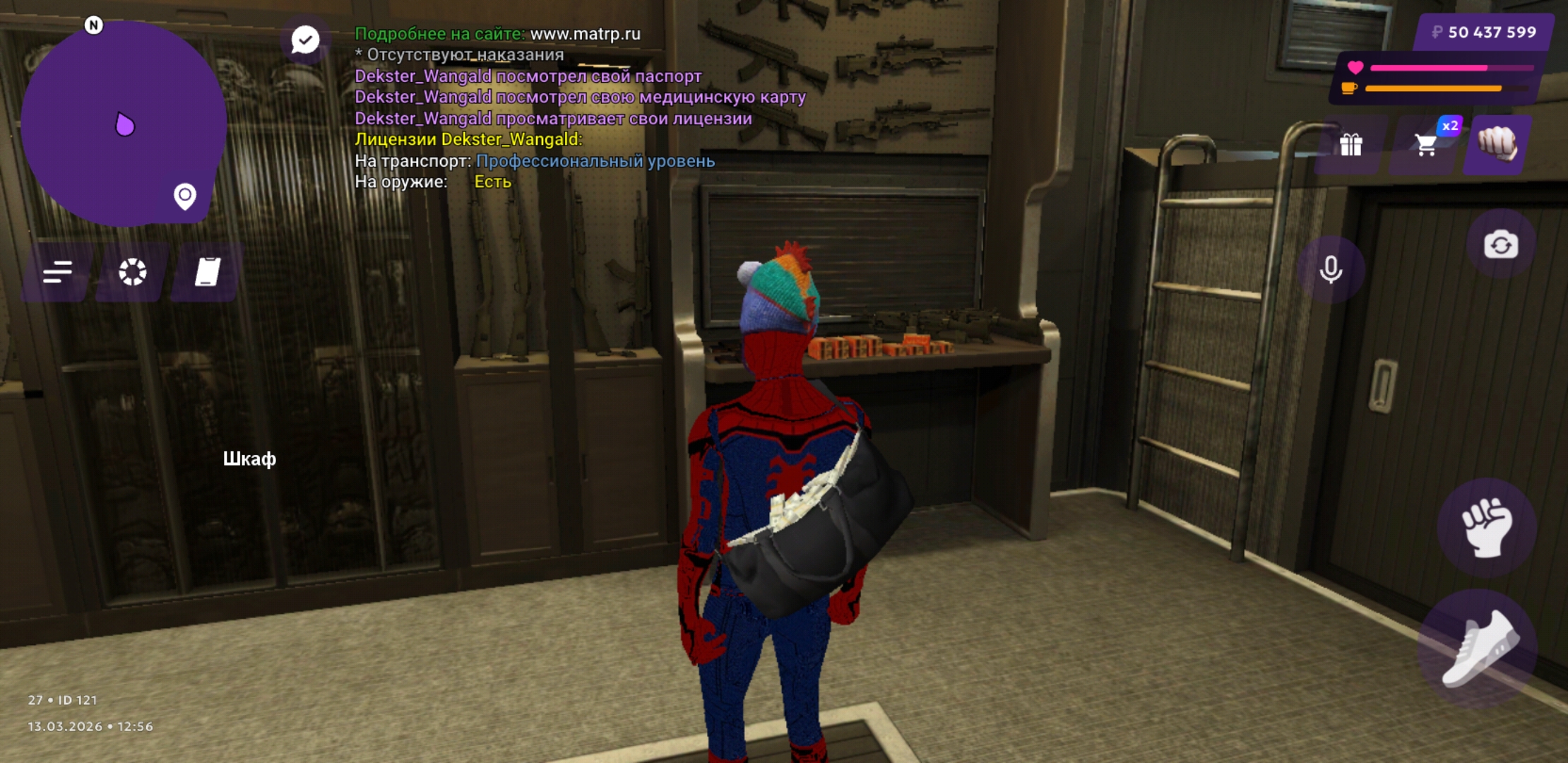Switch camera view with the camera icon
Viewport: 1568px width, 763px height.
click(x=1501, y=245)
